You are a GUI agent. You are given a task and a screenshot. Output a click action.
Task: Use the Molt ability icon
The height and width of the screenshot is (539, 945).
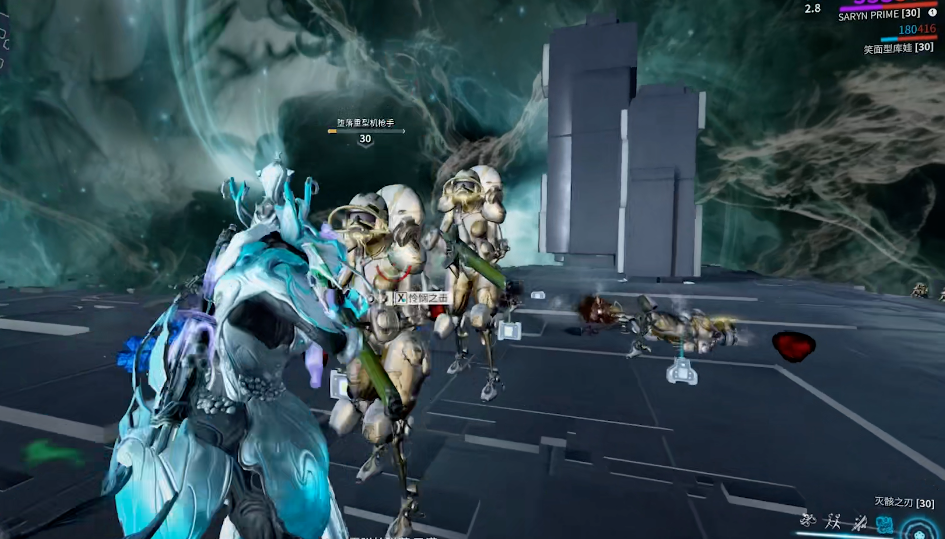pyautogui.click(x=833, y=522)
